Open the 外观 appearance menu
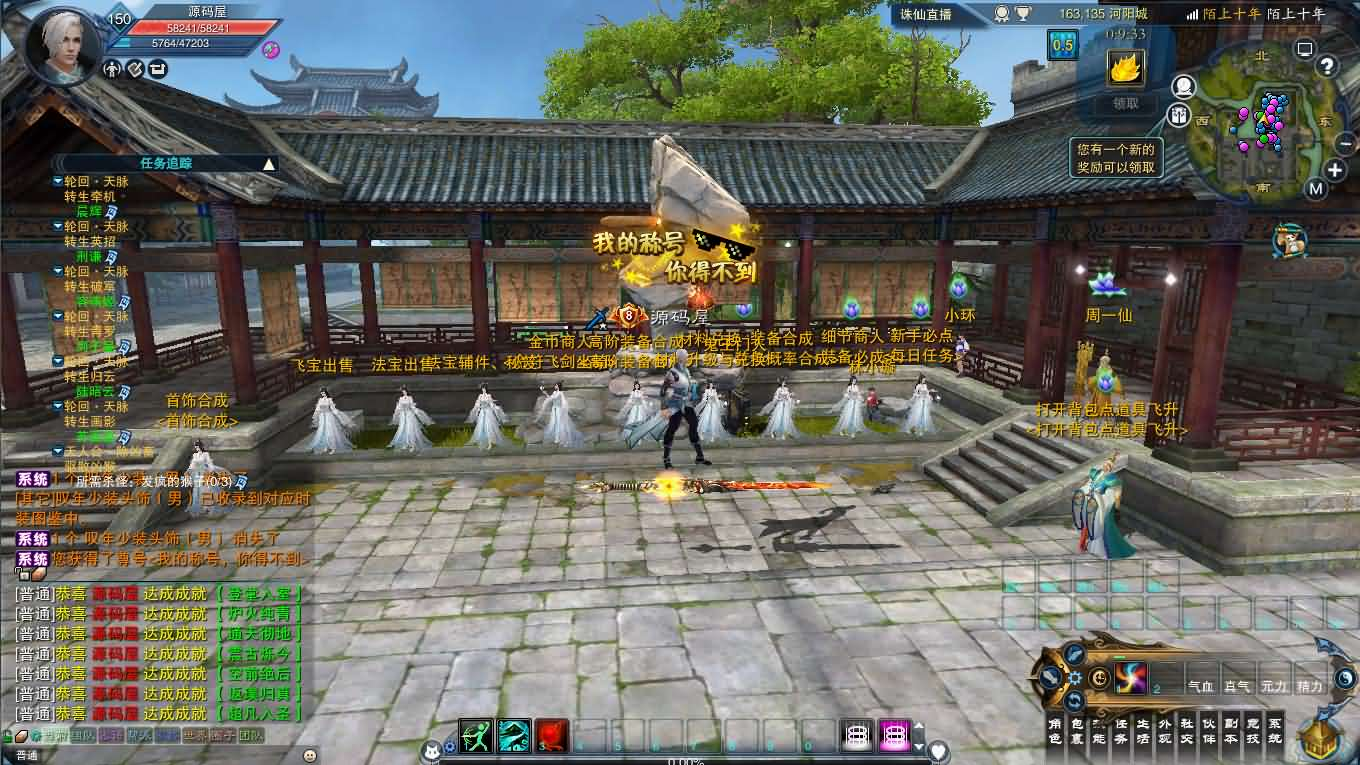The image size is (1360, 765). pos(1165,730)
